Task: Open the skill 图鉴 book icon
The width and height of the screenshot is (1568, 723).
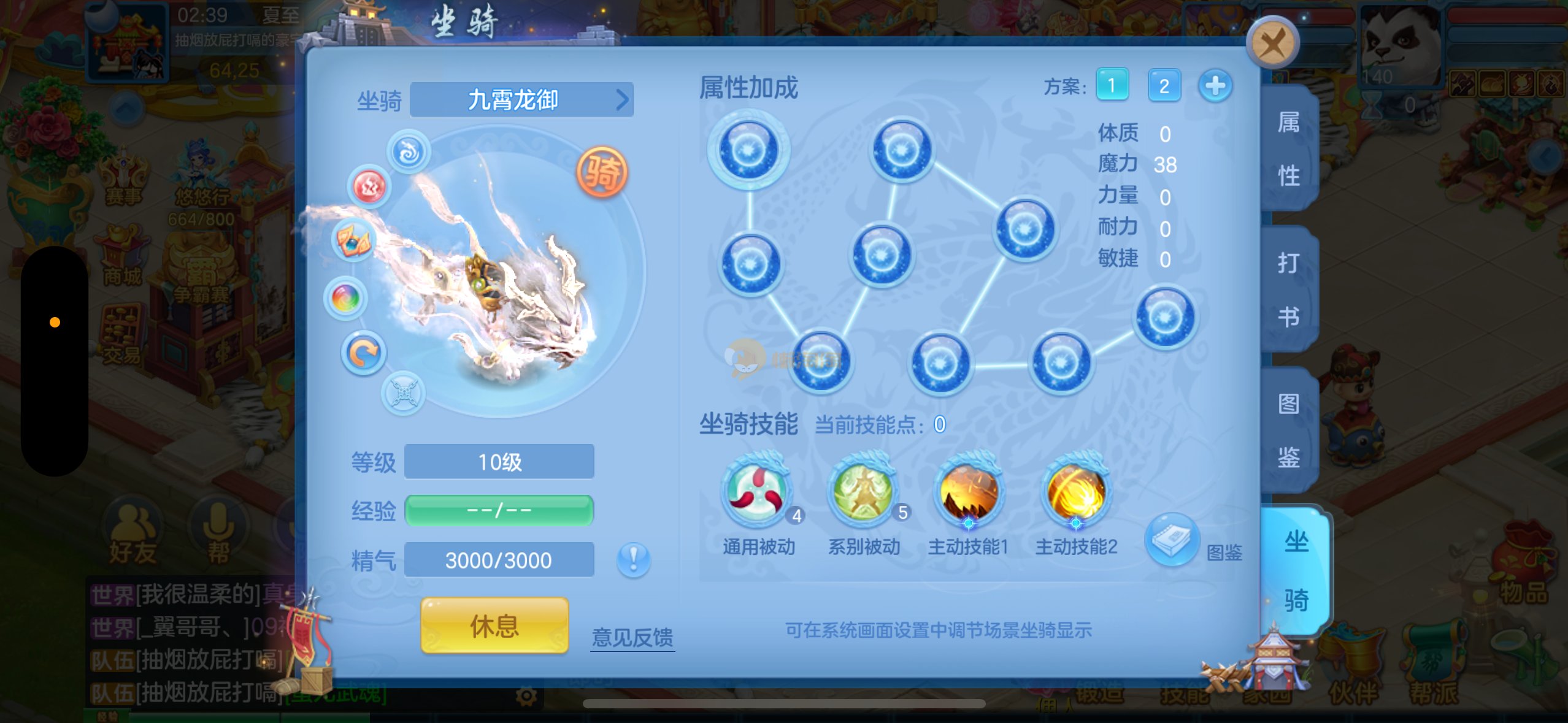Action: click(1172, 539)
